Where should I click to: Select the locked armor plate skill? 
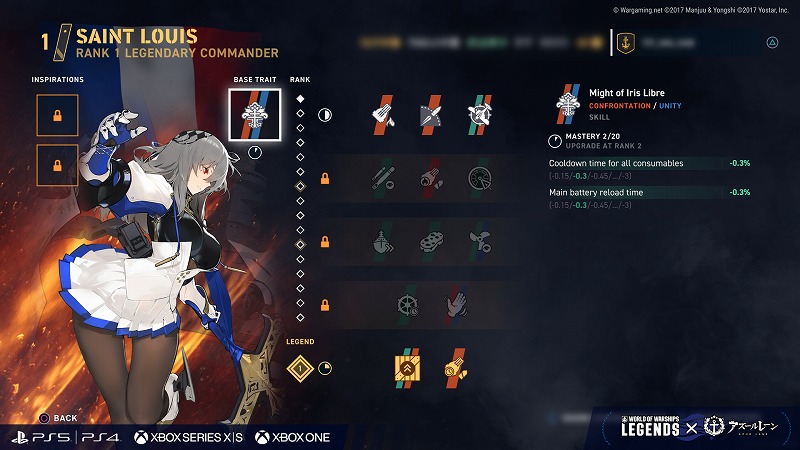tap(430, 243)
